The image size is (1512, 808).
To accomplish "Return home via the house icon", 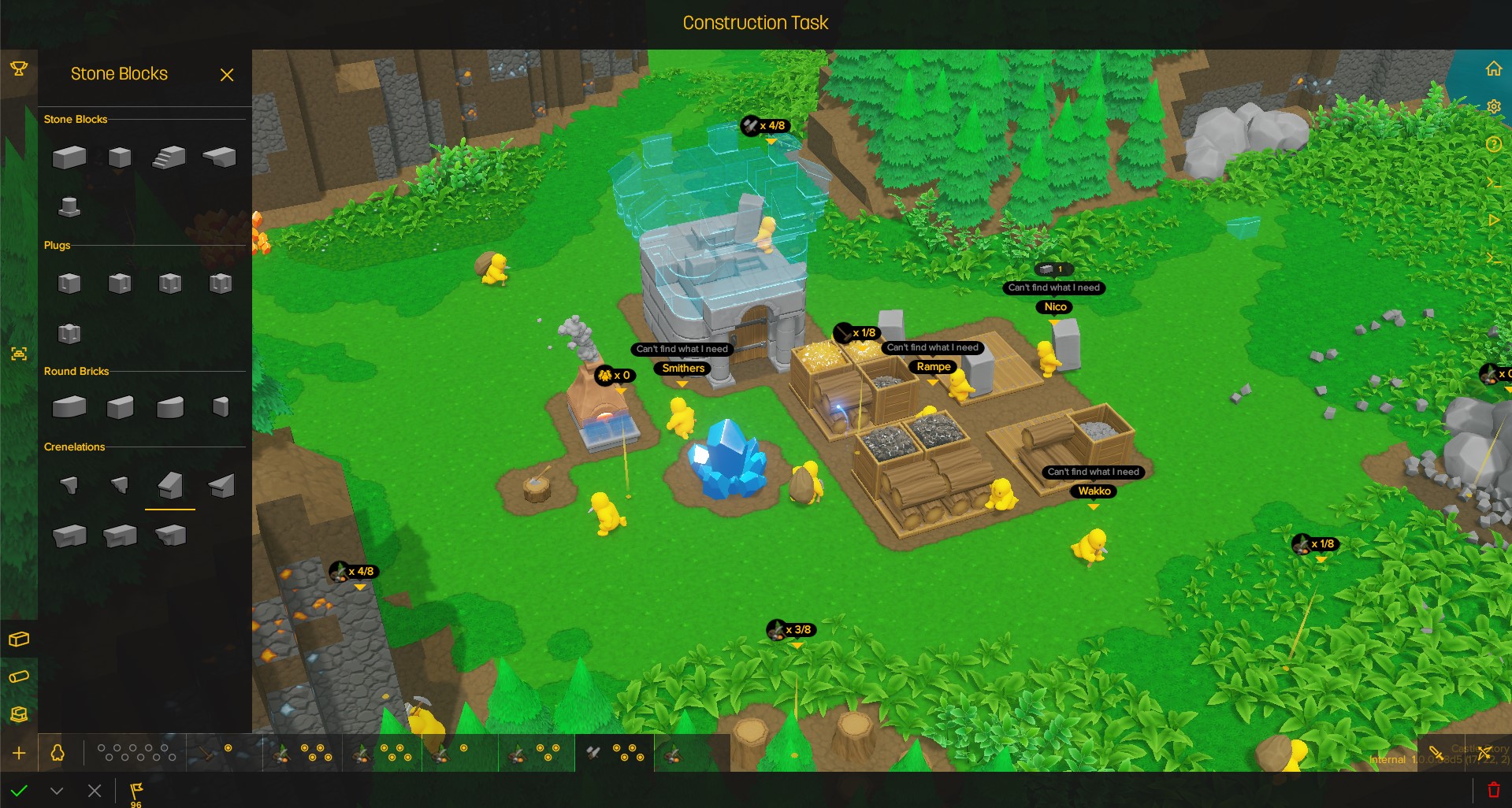I will coord(1494,69).
